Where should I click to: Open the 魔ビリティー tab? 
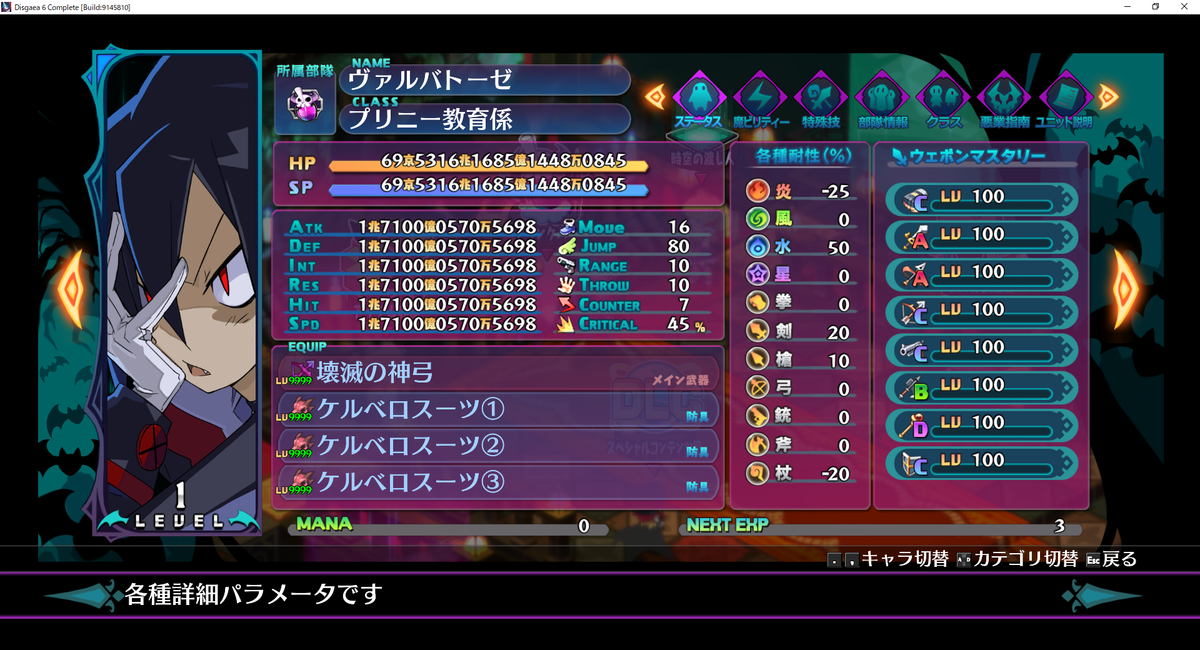click(760, 98)
